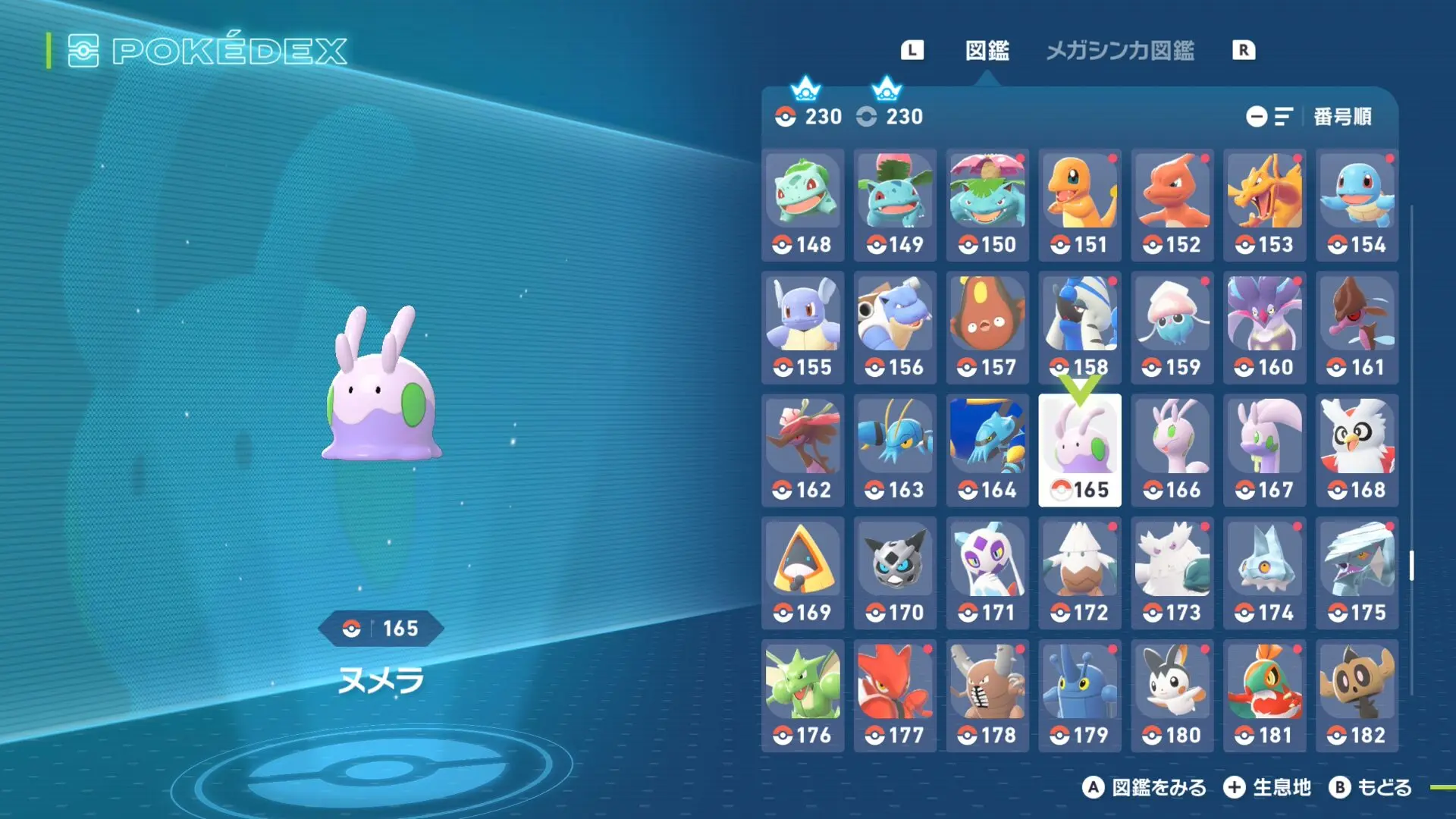Viewport: 1456px width, 819px height.
Task: Choose Blastoise entry number 156
Action: click(x=895, y=328)
